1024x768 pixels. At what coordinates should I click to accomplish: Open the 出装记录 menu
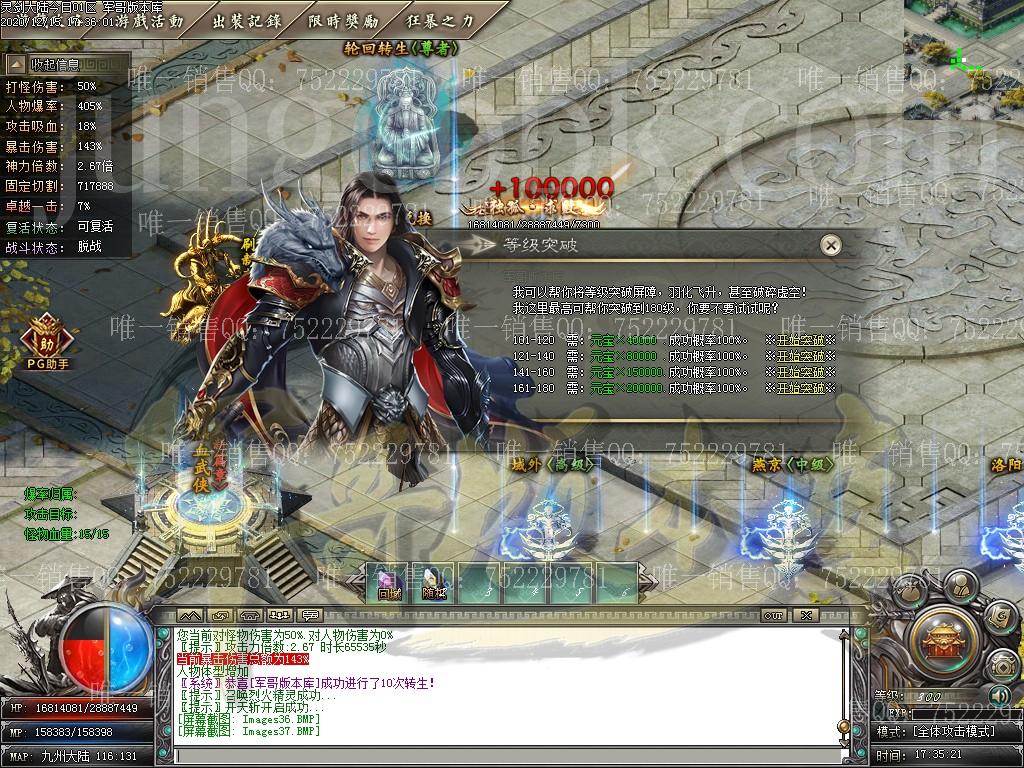[248, 21]
